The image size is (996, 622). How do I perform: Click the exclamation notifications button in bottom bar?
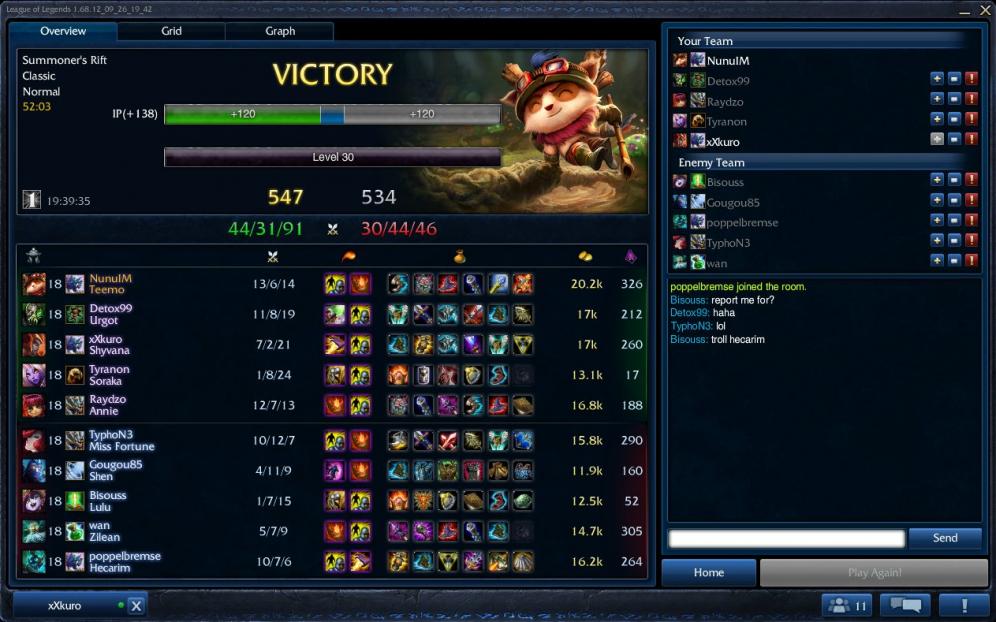(963, 605)
